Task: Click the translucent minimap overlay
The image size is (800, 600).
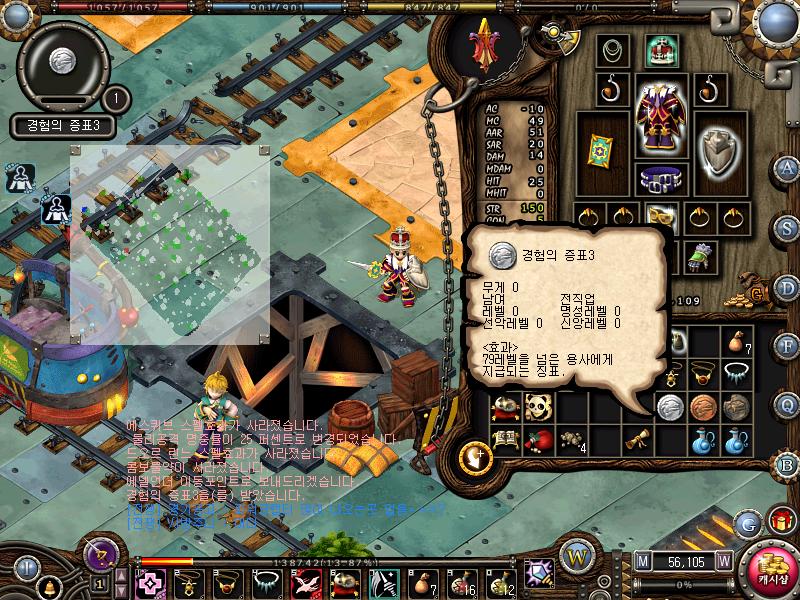Action: 170,245
